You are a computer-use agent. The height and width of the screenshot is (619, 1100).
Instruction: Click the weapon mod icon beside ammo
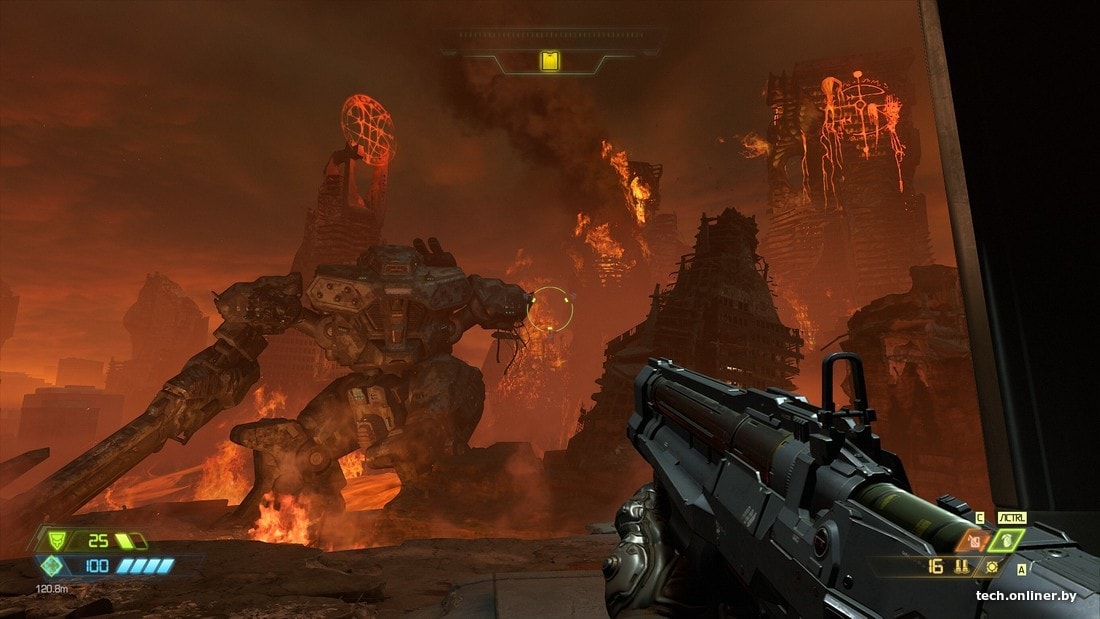992,566
